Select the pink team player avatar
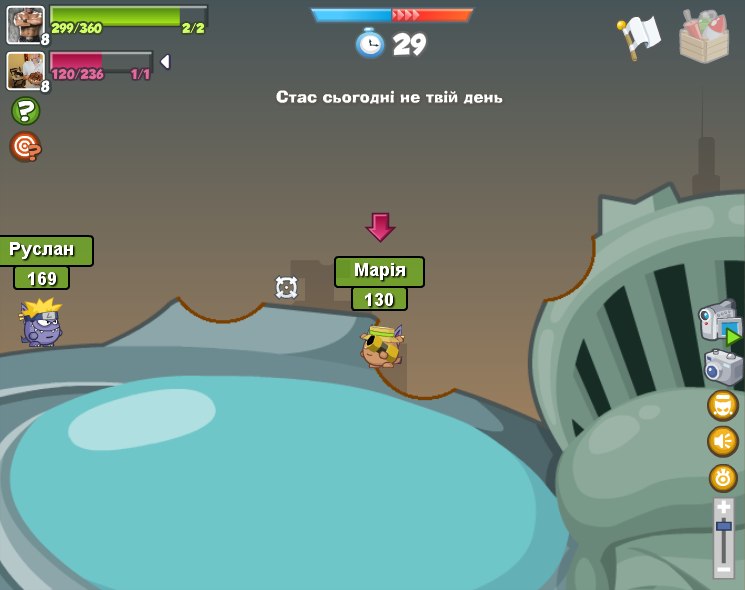Image resolution: width=745 pixels, height=590 pixels. tap(25, 70)
